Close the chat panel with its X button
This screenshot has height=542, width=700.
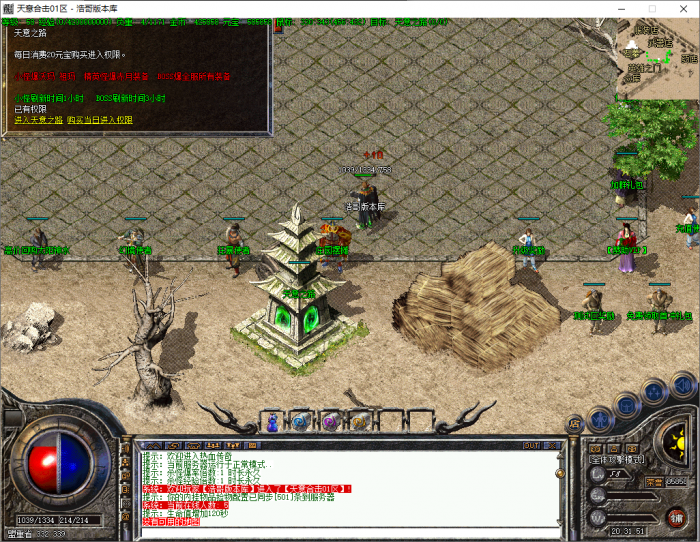pyautogui.click(x=554, y=445)
